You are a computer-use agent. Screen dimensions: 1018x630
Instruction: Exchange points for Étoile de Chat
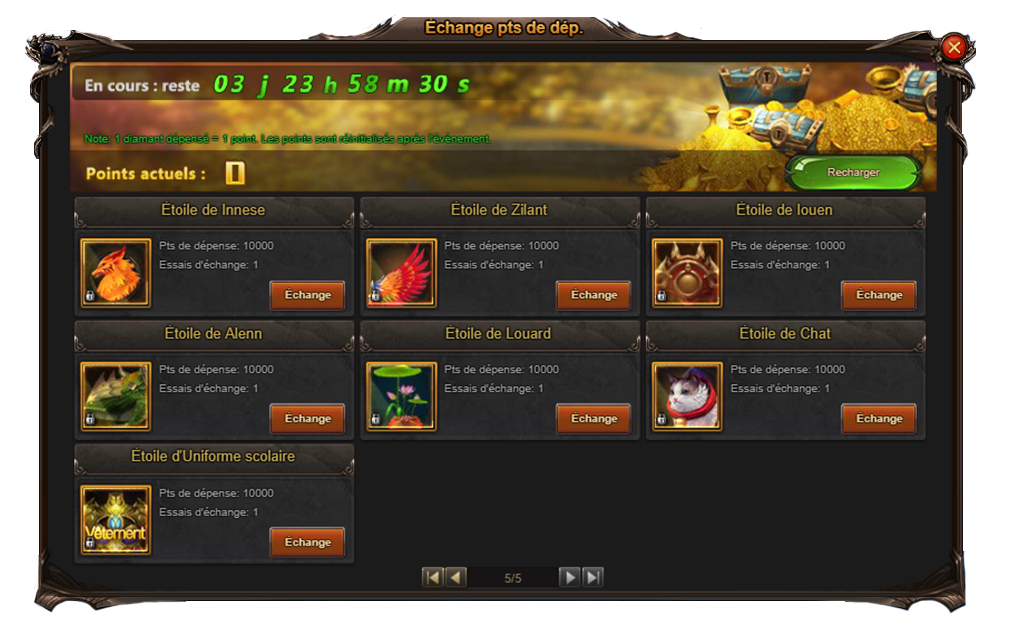(x=879, y=419)
